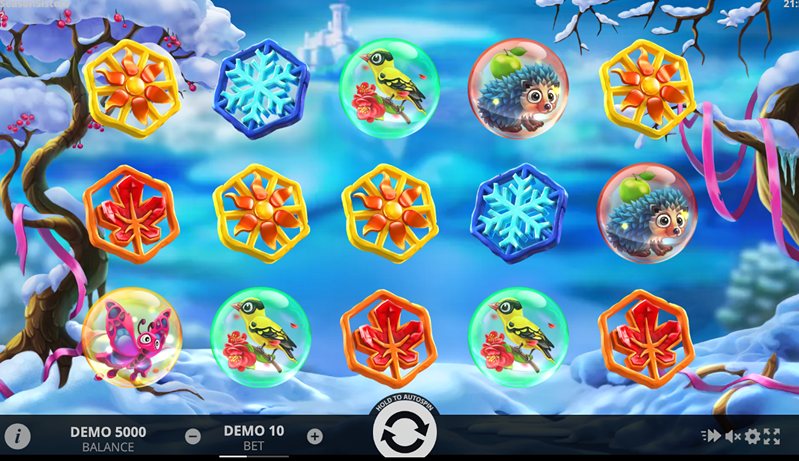Open settings via the gear icon

click(752, 437)
